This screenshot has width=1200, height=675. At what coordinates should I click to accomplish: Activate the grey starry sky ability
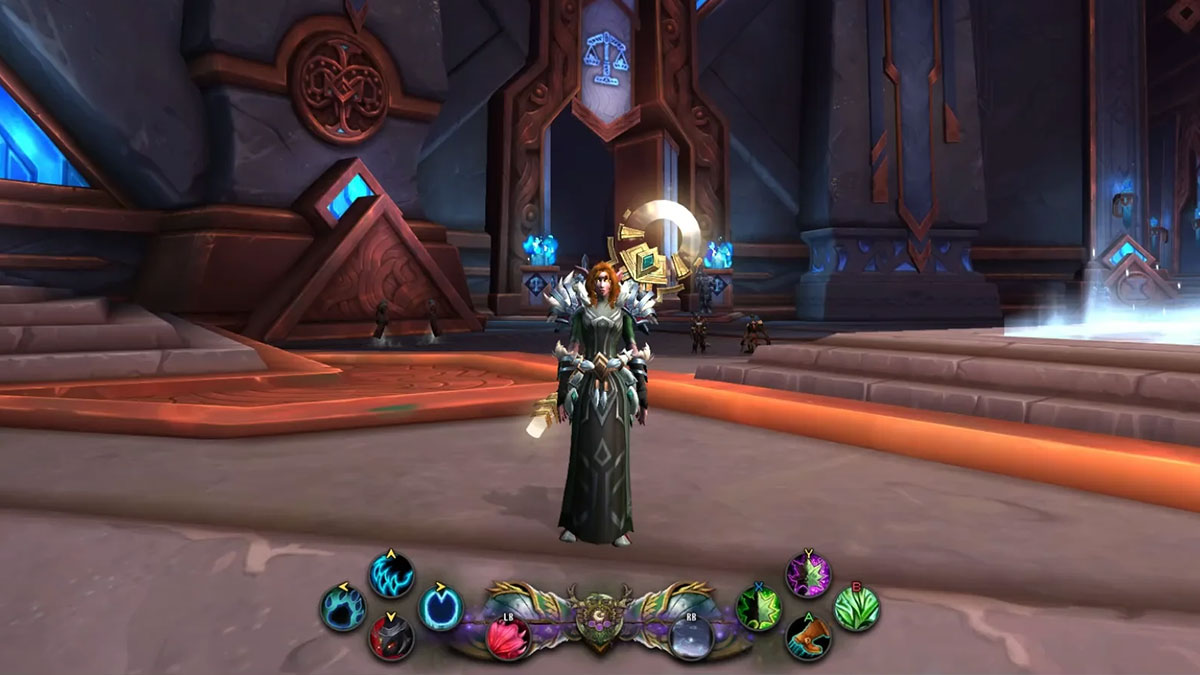(691, 636)
